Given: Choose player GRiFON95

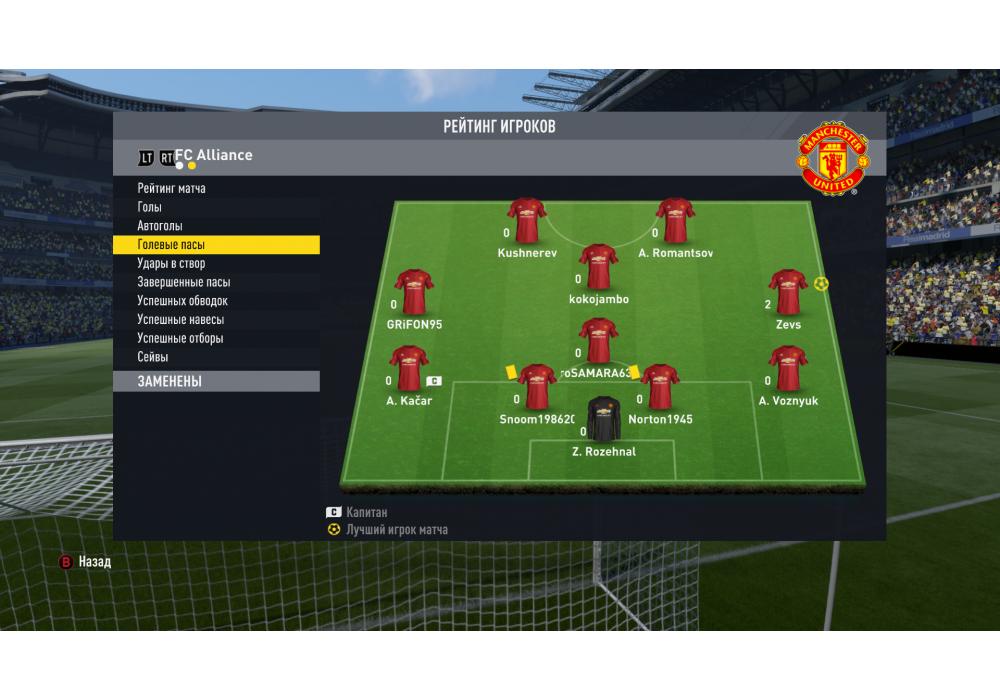Looking at the screenshot, I should [414, 292].
